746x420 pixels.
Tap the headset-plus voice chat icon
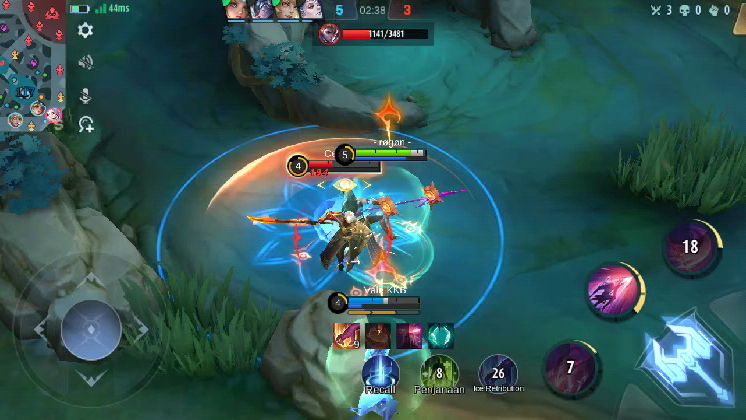coord(86,125)
